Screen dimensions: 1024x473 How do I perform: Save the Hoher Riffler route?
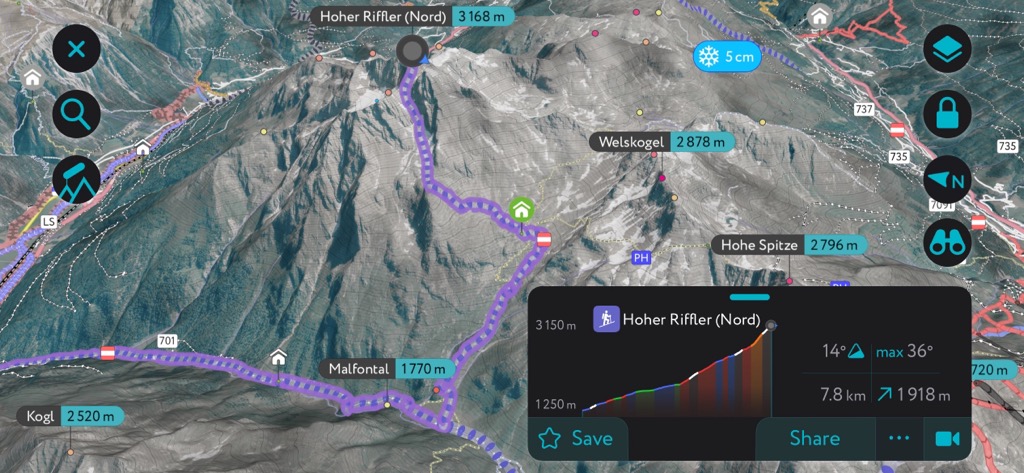577,438
